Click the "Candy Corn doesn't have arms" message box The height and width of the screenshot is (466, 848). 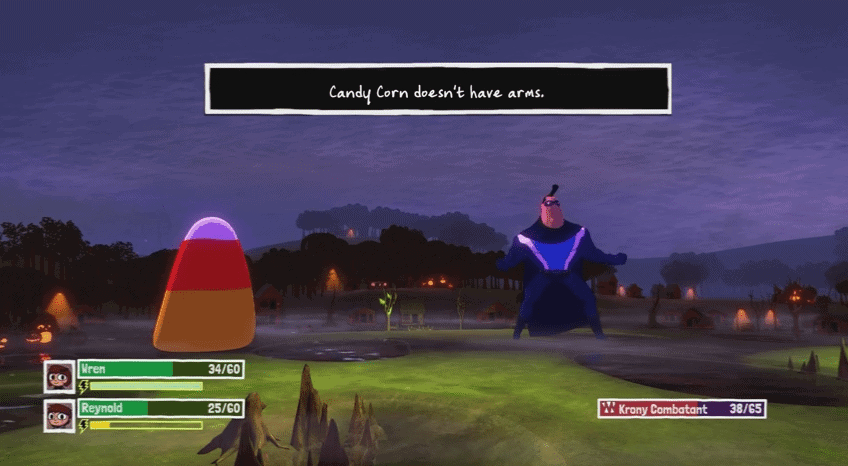pyautogui.click(x=437, y=89)
